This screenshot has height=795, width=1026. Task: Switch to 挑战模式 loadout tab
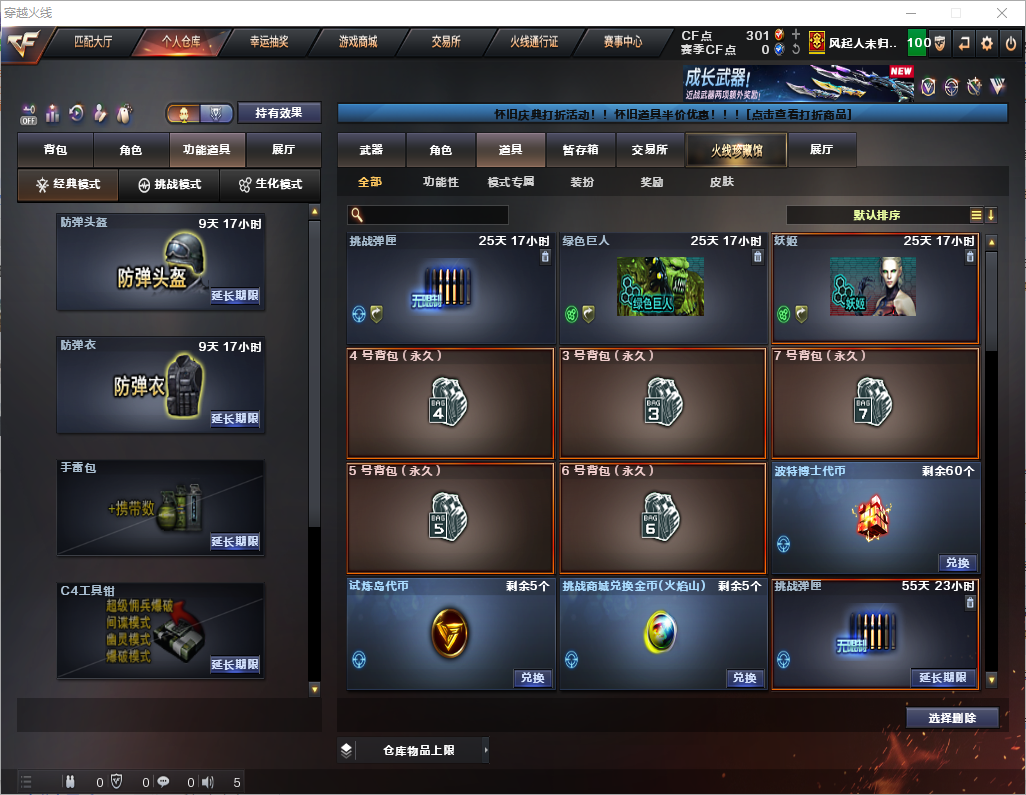click(x=169, y=185)
